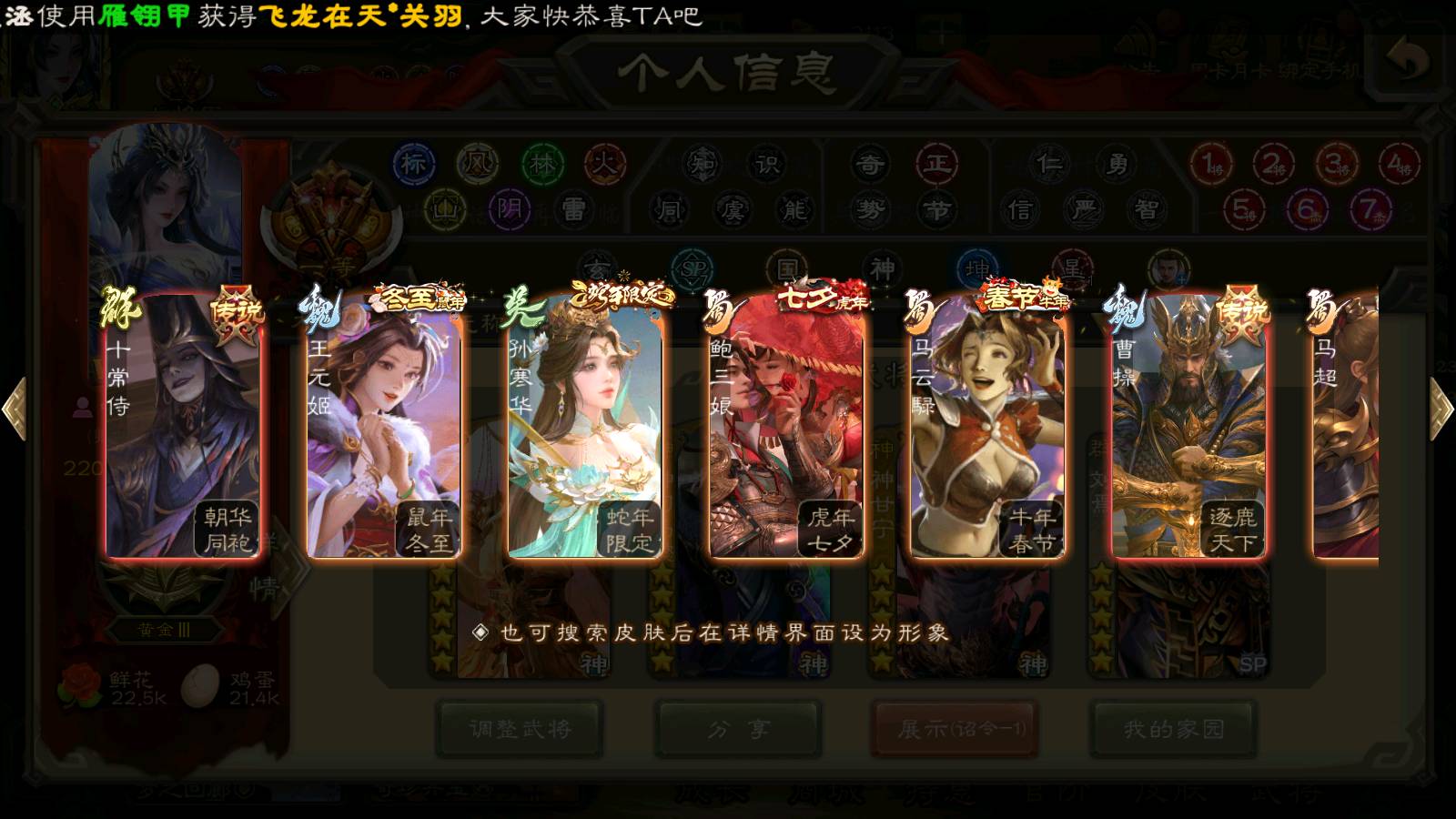
Task: Toggle the 标 filter circle
Action: tap(413, 164)
